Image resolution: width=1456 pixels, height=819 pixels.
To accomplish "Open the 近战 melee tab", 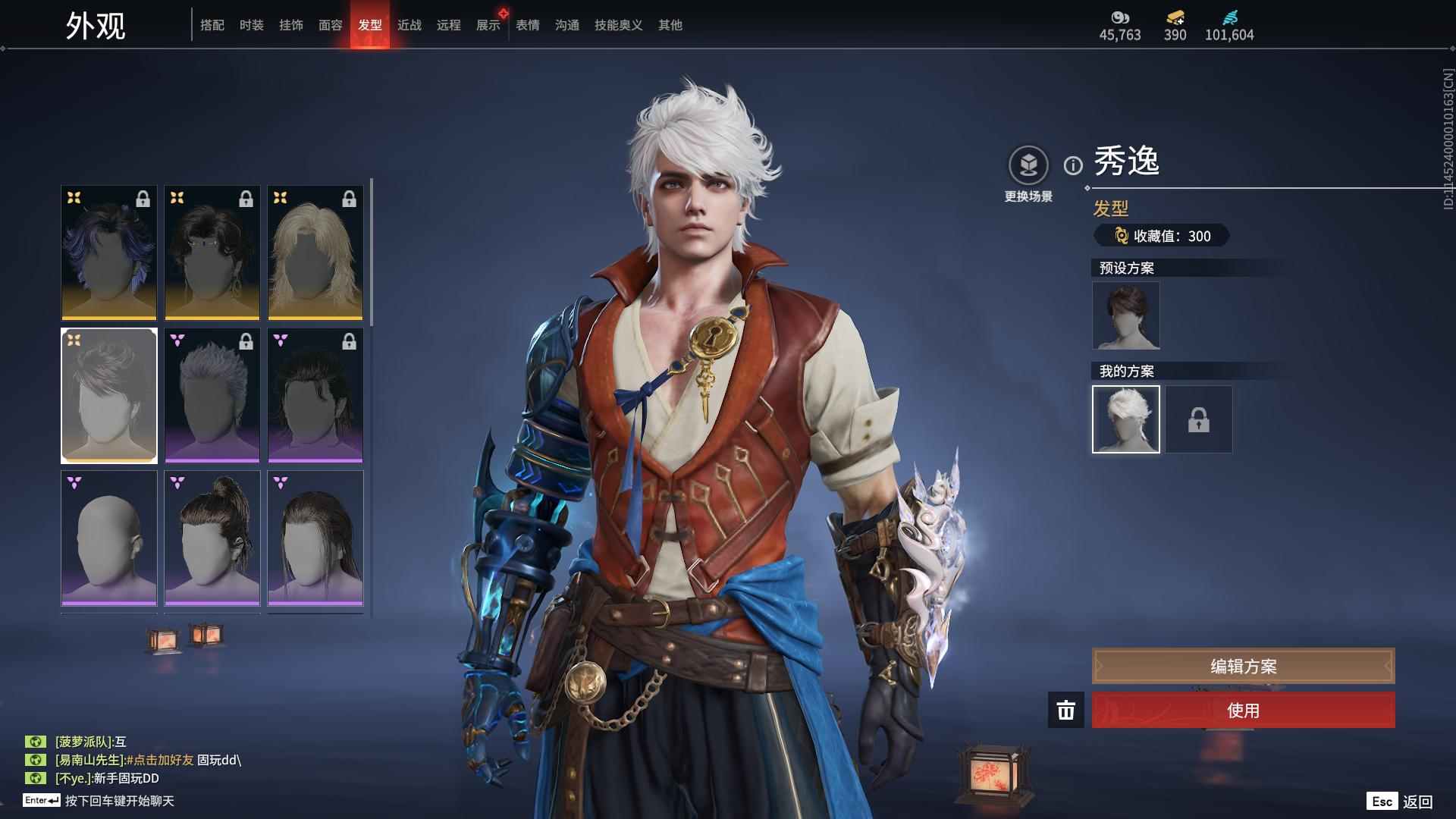I will click(x=409, y=25).
